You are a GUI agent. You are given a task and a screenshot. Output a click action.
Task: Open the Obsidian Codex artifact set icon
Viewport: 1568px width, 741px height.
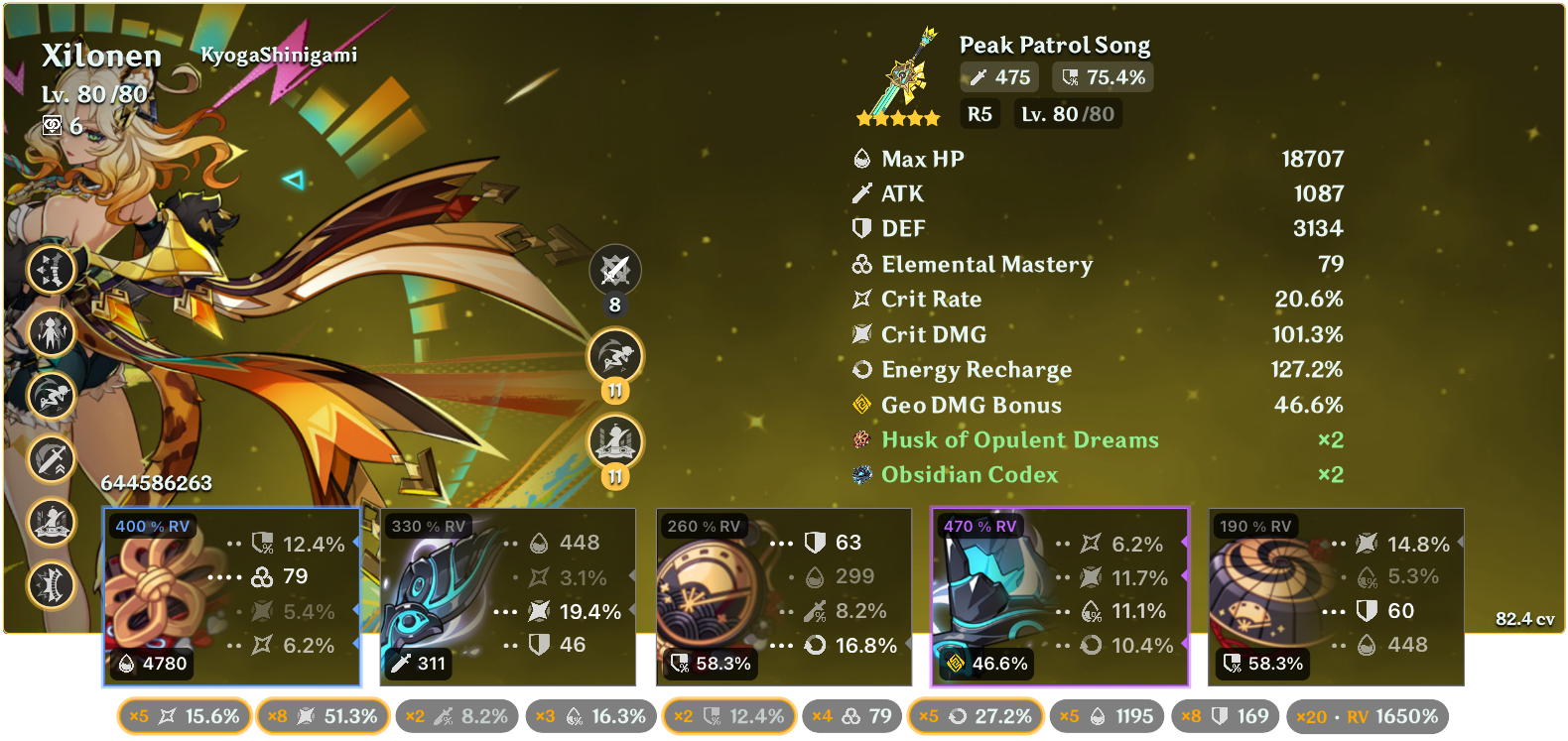859,475
